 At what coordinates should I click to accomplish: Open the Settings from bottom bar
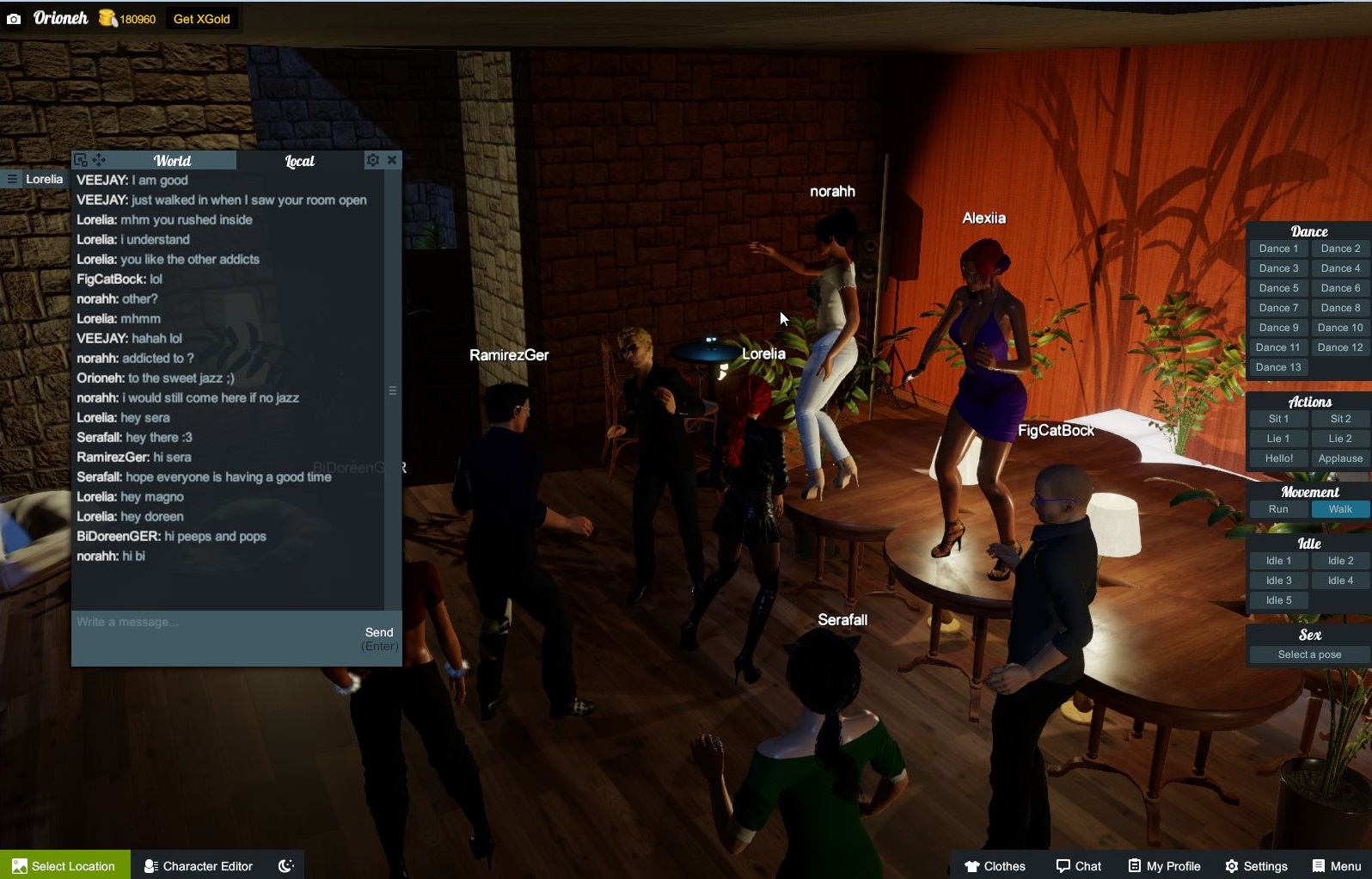(1256, 865)
